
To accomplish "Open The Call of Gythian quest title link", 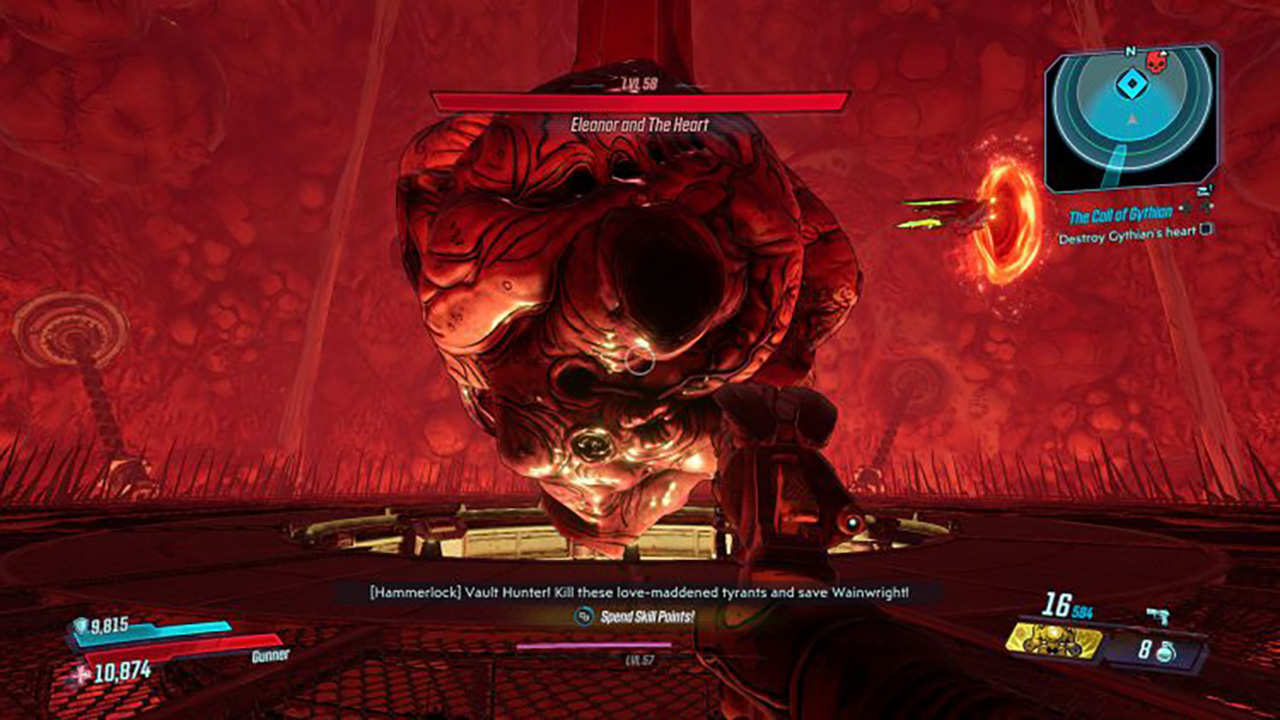I will click(x=1122, y=213).
